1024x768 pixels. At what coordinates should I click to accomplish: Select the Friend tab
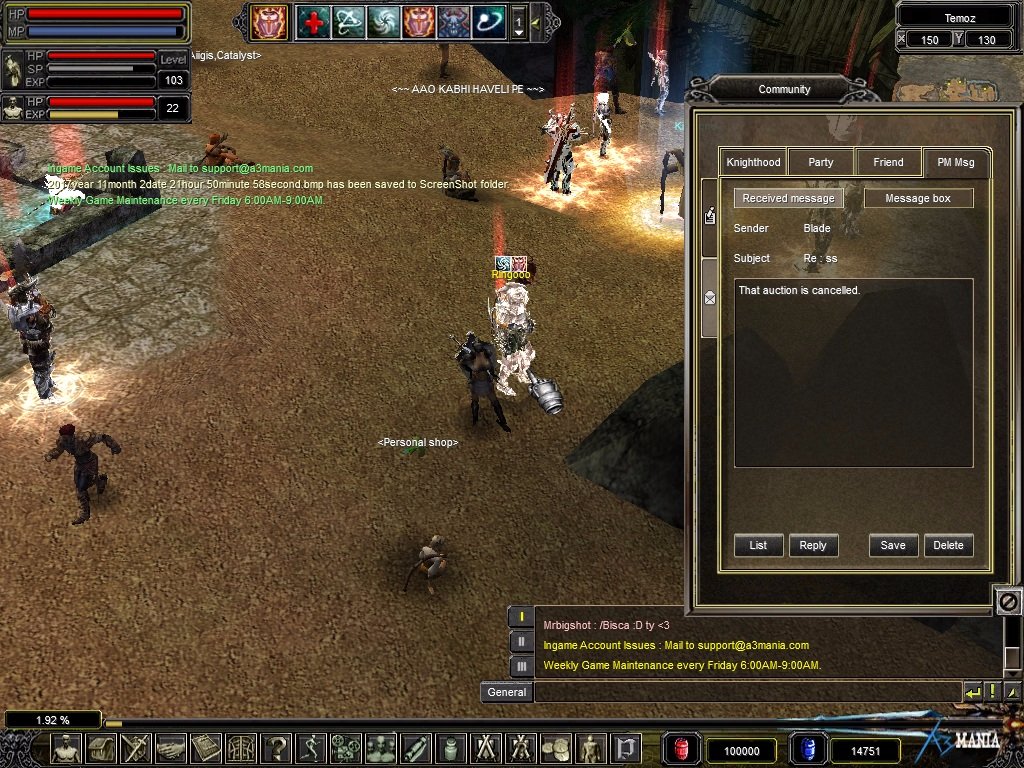click(888, 162)
